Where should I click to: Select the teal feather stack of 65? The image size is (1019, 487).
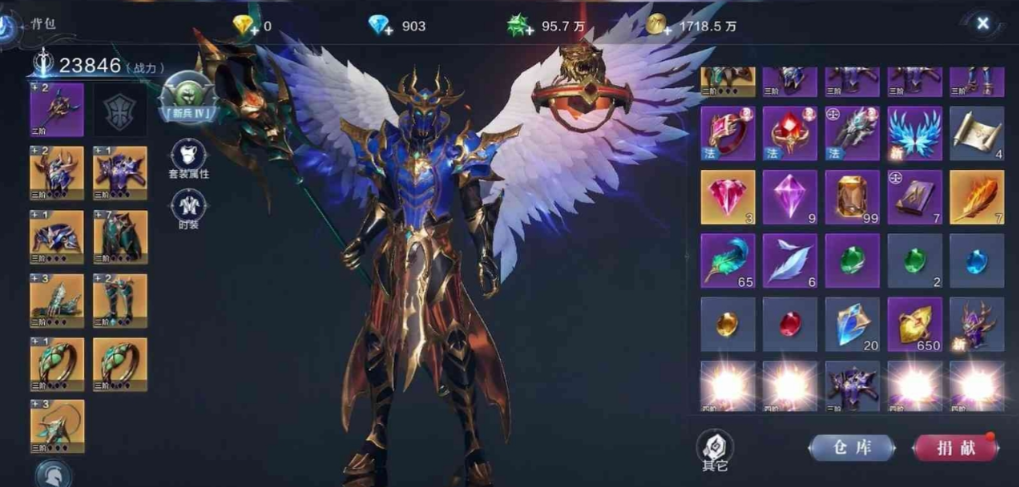728,261
